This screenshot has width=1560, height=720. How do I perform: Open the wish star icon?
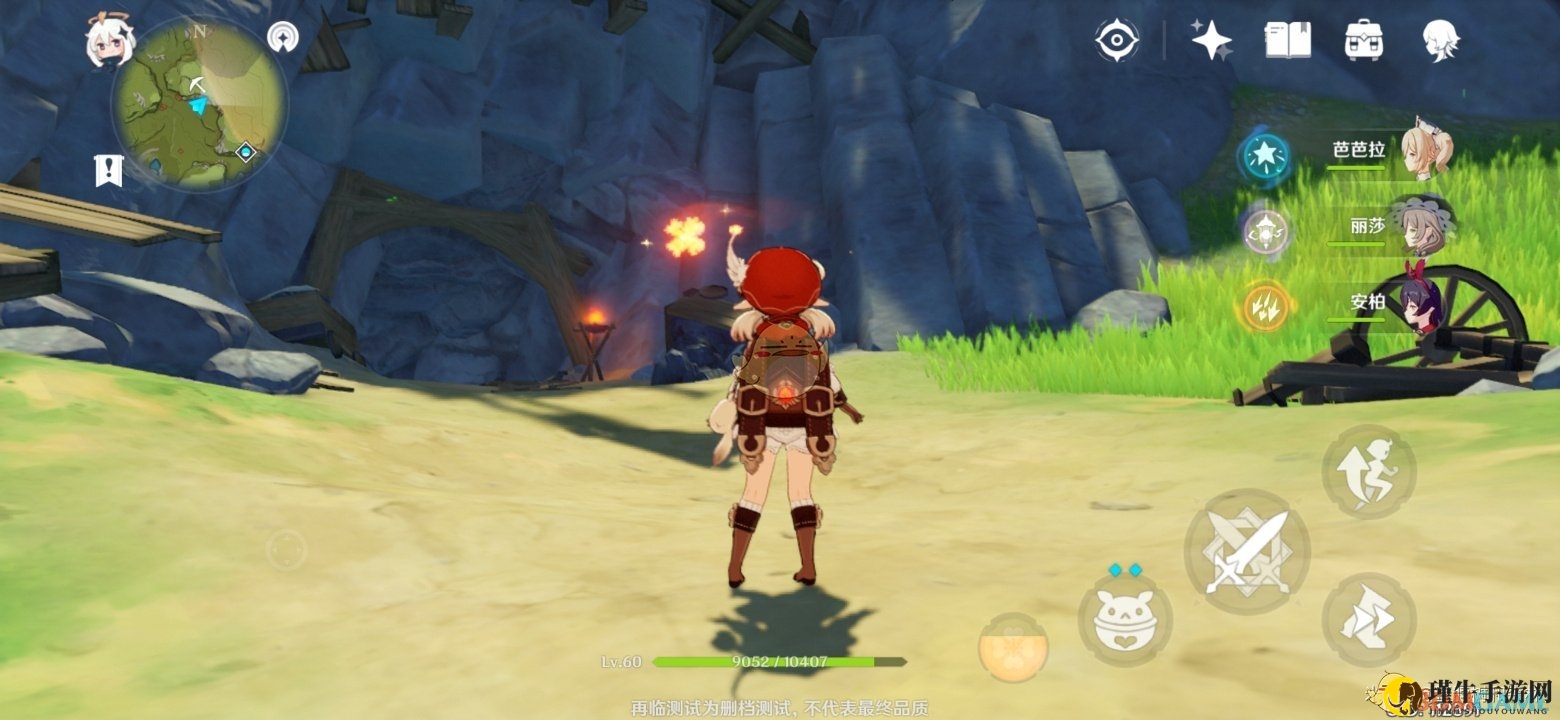(x=1211, y=40)
